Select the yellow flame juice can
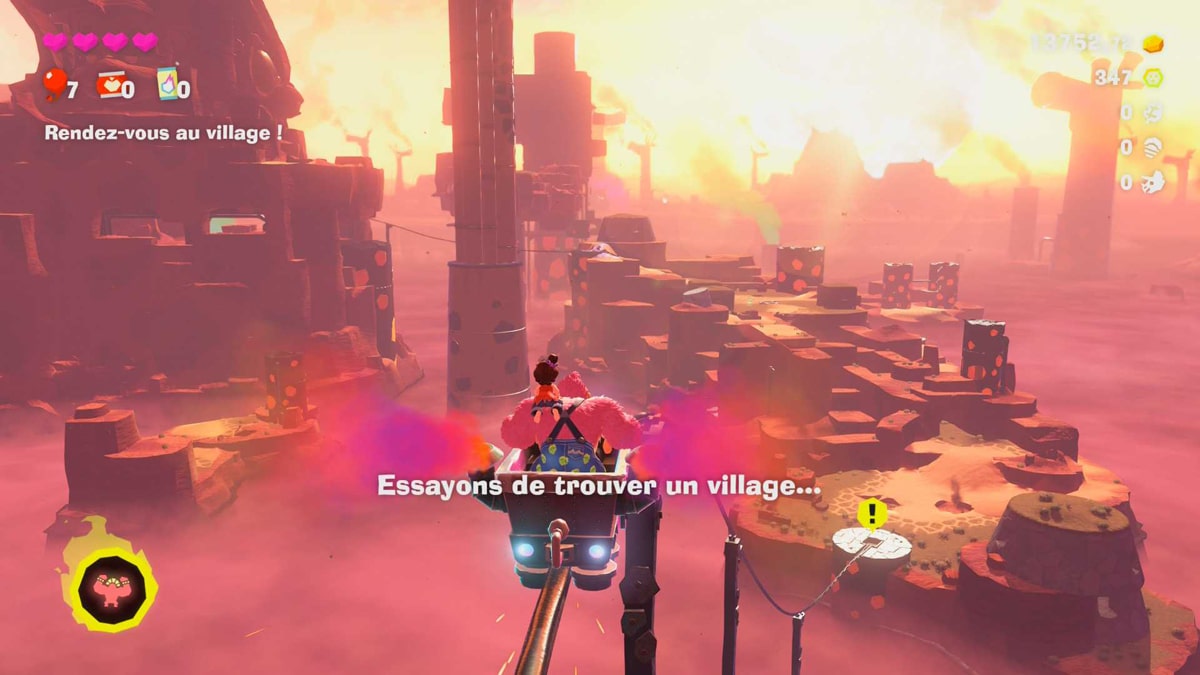Image resolution: width=1200 pixels, height=675 pixels. pos(167,85)
